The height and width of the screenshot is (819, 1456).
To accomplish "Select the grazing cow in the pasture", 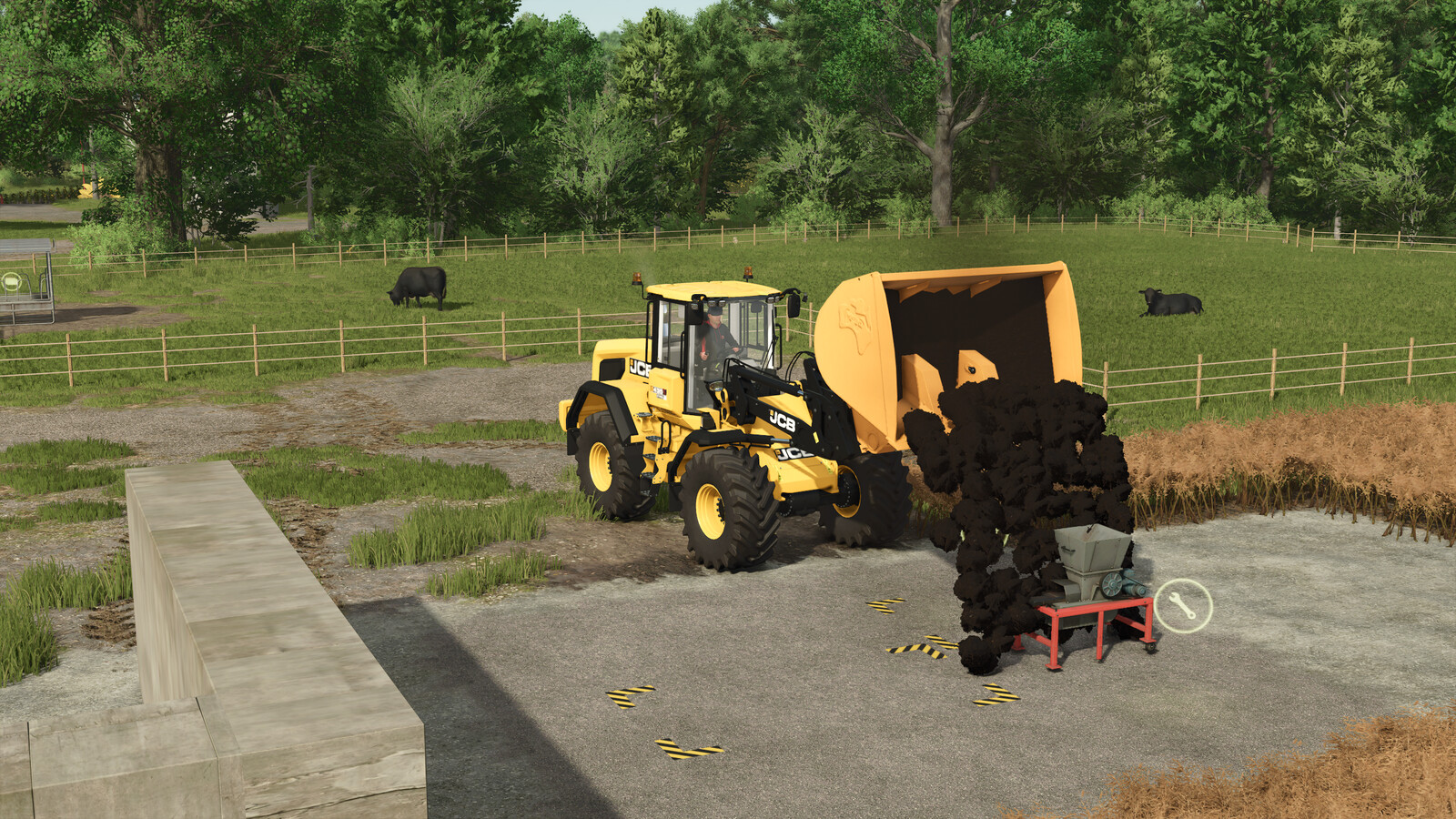I will [x=416, y=288].
